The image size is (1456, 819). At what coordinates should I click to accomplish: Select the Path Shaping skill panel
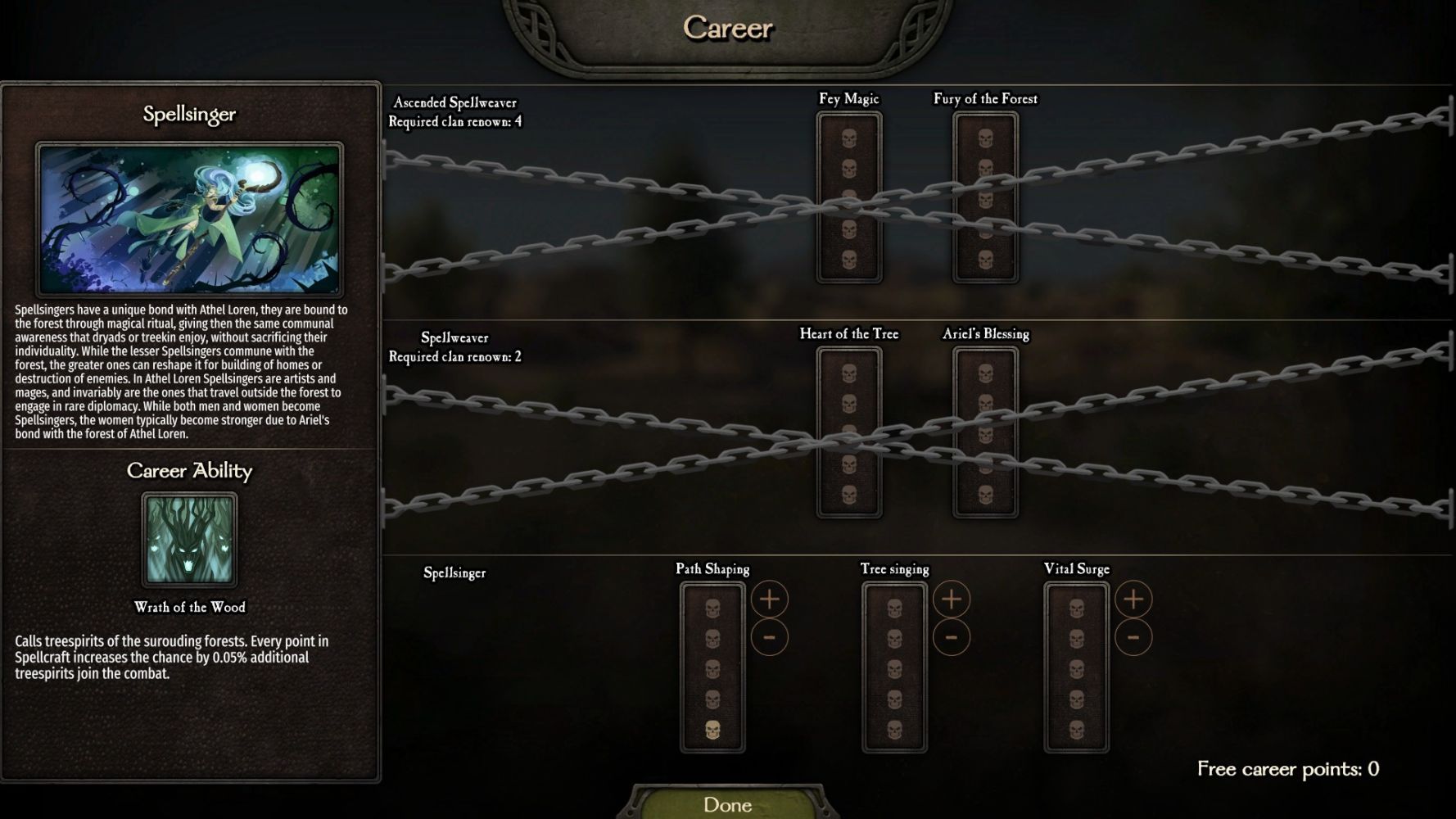click(x=712, y=667)
